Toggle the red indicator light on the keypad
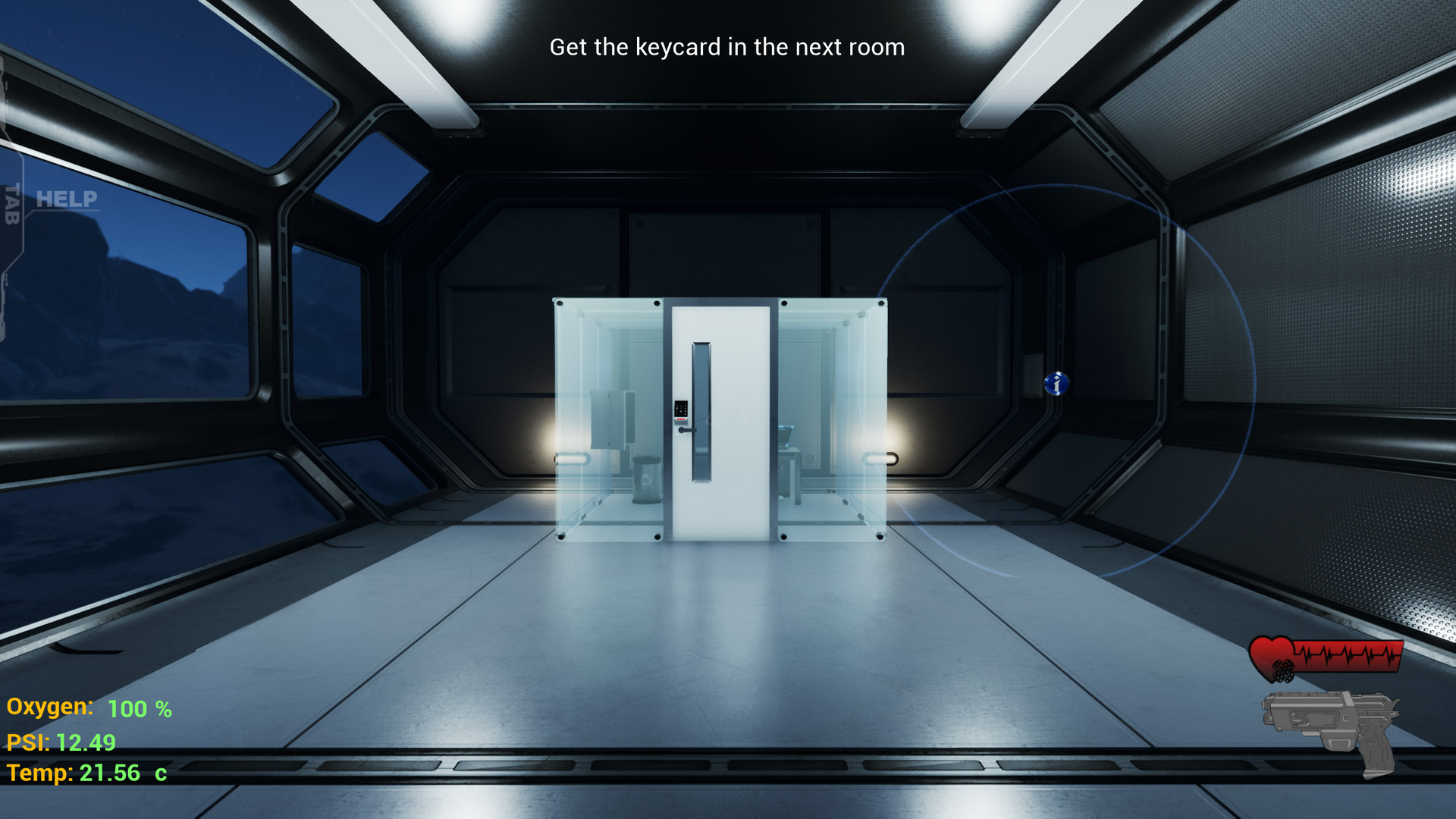 click(x=681, y=419)
